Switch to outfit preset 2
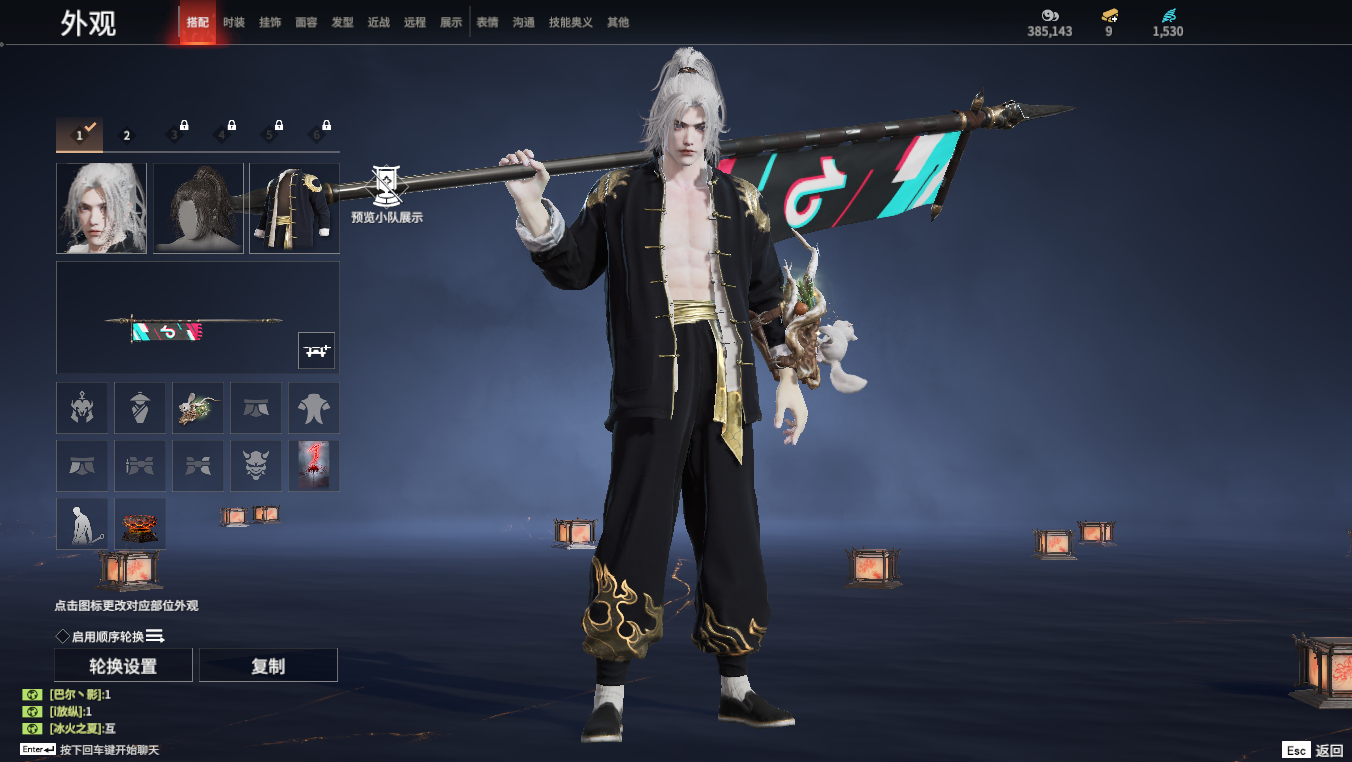 tap(127, 135)
